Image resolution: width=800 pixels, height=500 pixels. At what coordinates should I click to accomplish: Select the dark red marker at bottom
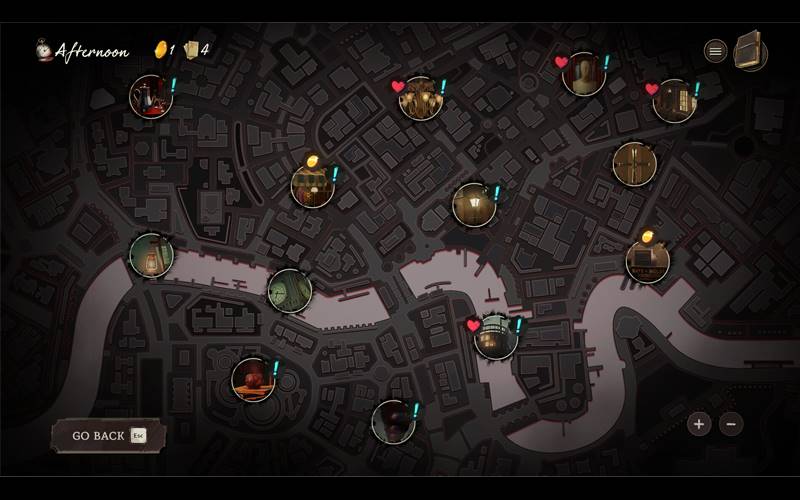[393, 422]
